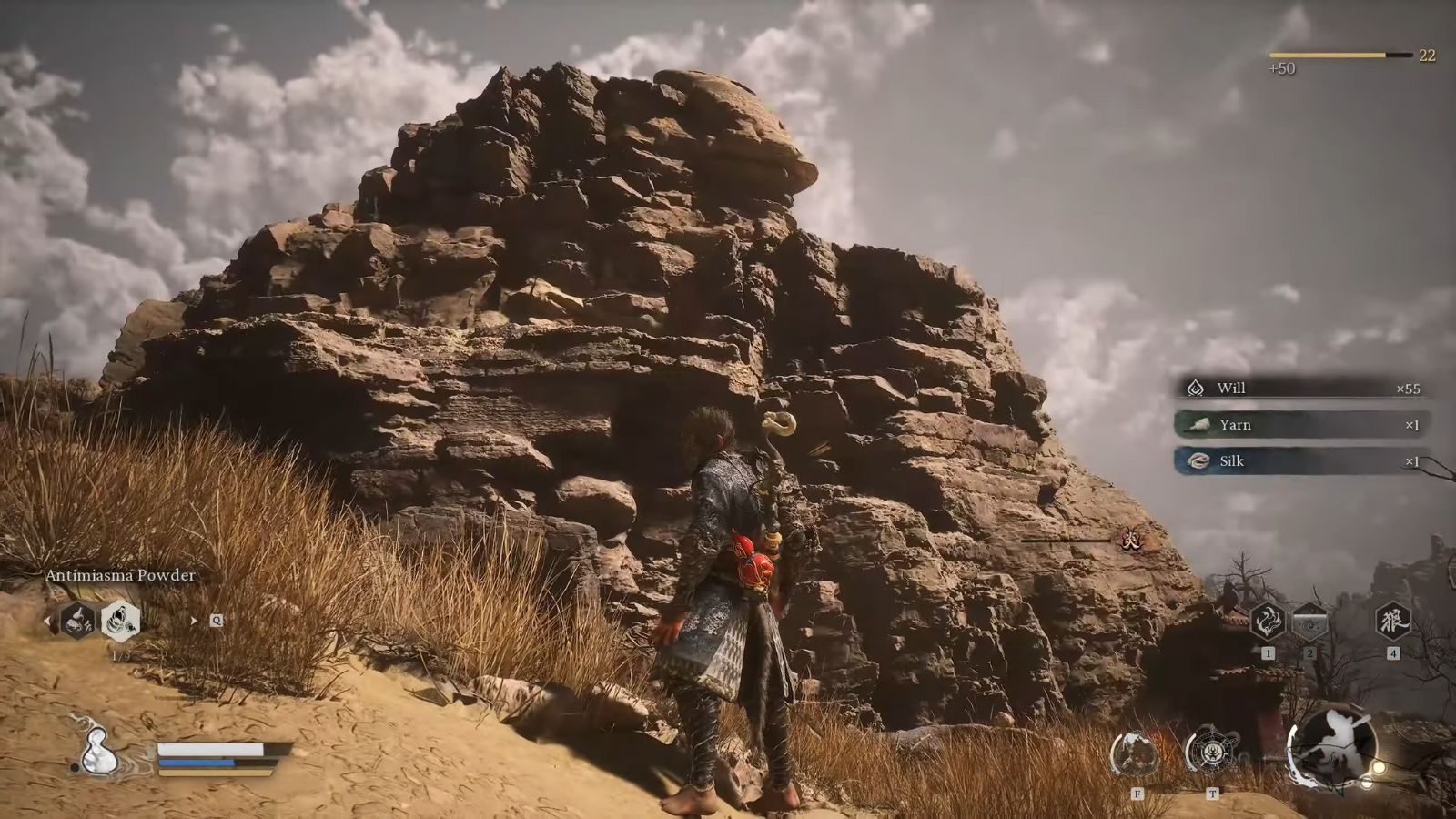Activate the wolf character spell slot
Screen dimensions: 1456x819
pyautogui.click(x=1392, y=622)
